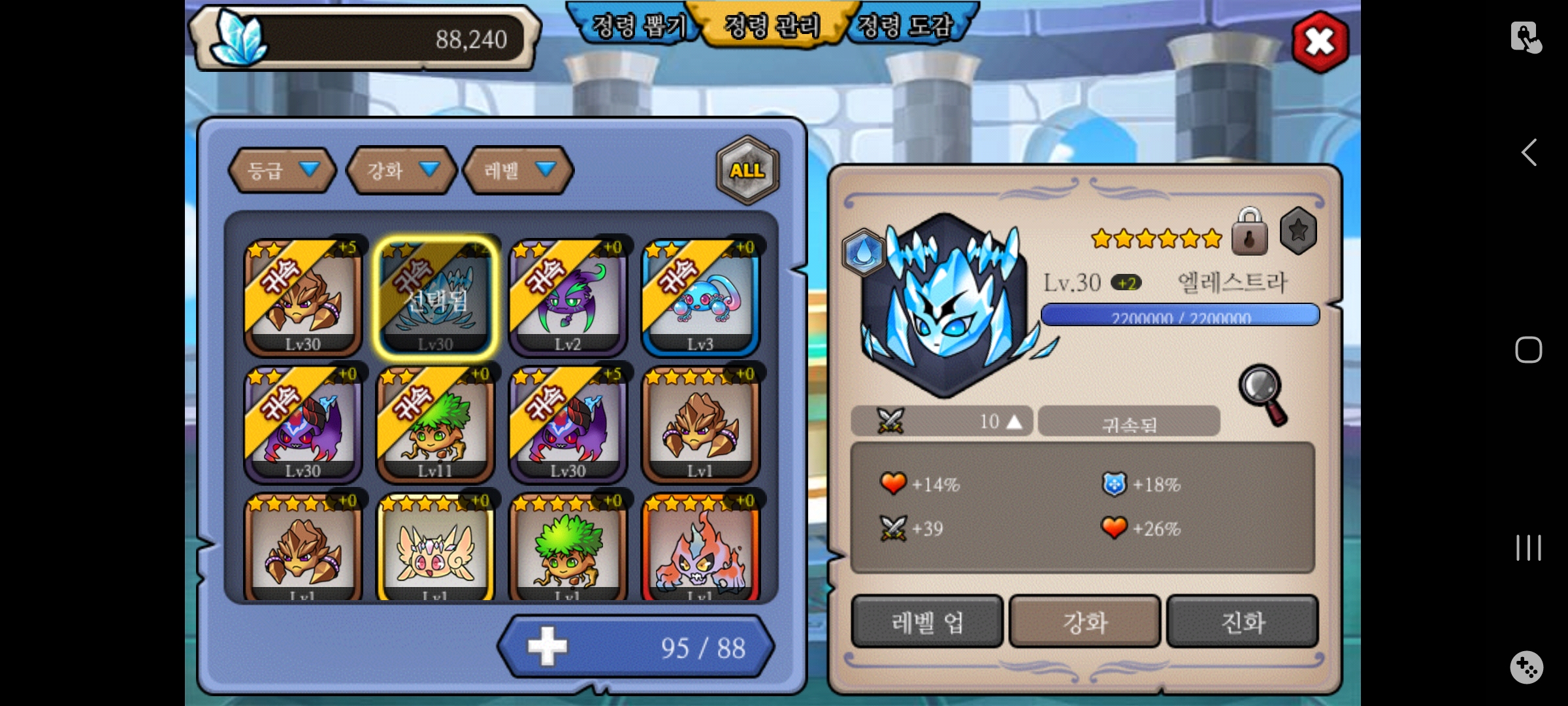Image resolution: width=1568 pixels, height=706 pixels.
Task: Toggle the ALL filter hexagon button
Action: pyautogui.click(x=747, y=170)
